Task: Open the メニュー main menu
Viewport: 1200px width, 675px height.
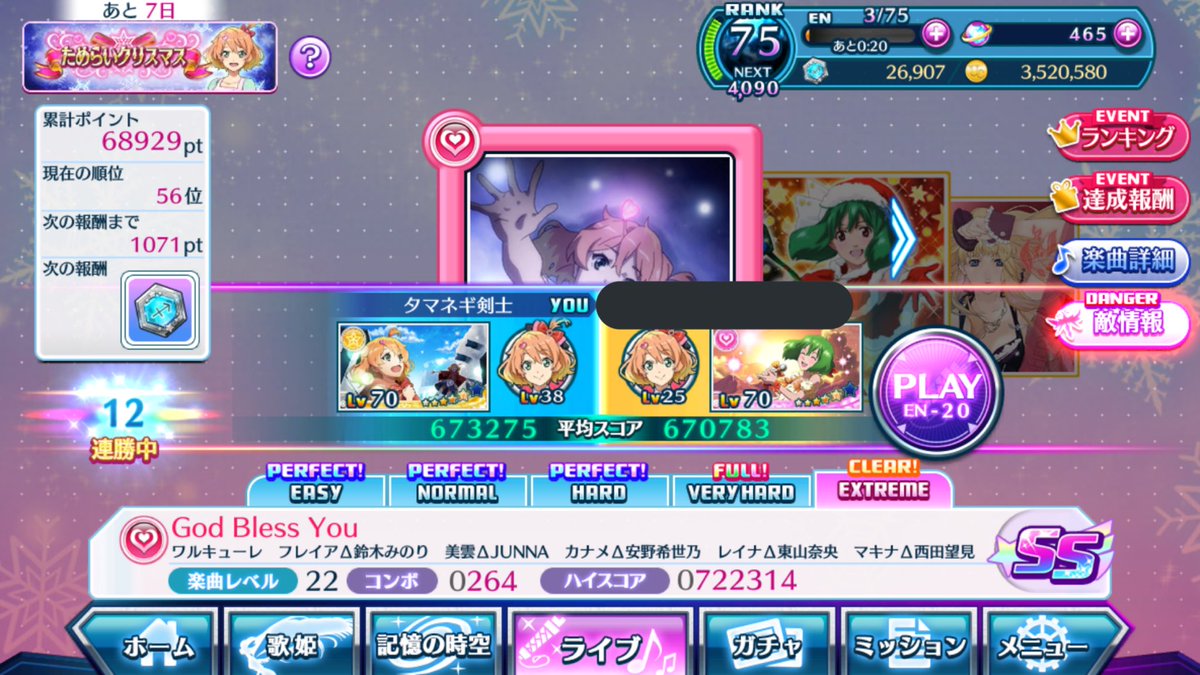Action: (x=1052, y=645)
